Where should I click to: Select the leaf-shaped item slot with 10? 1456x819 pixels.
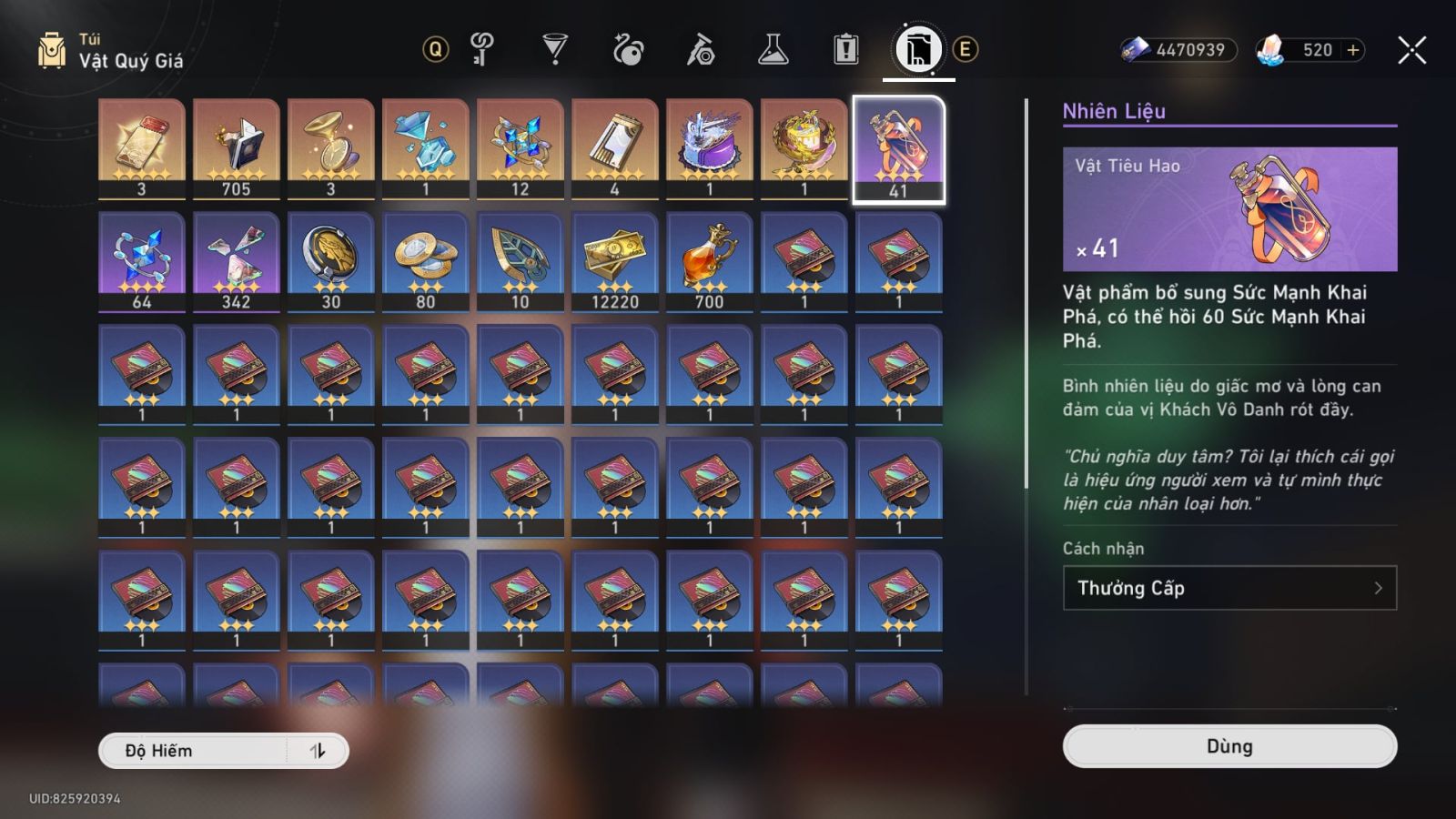click(521, 261)
